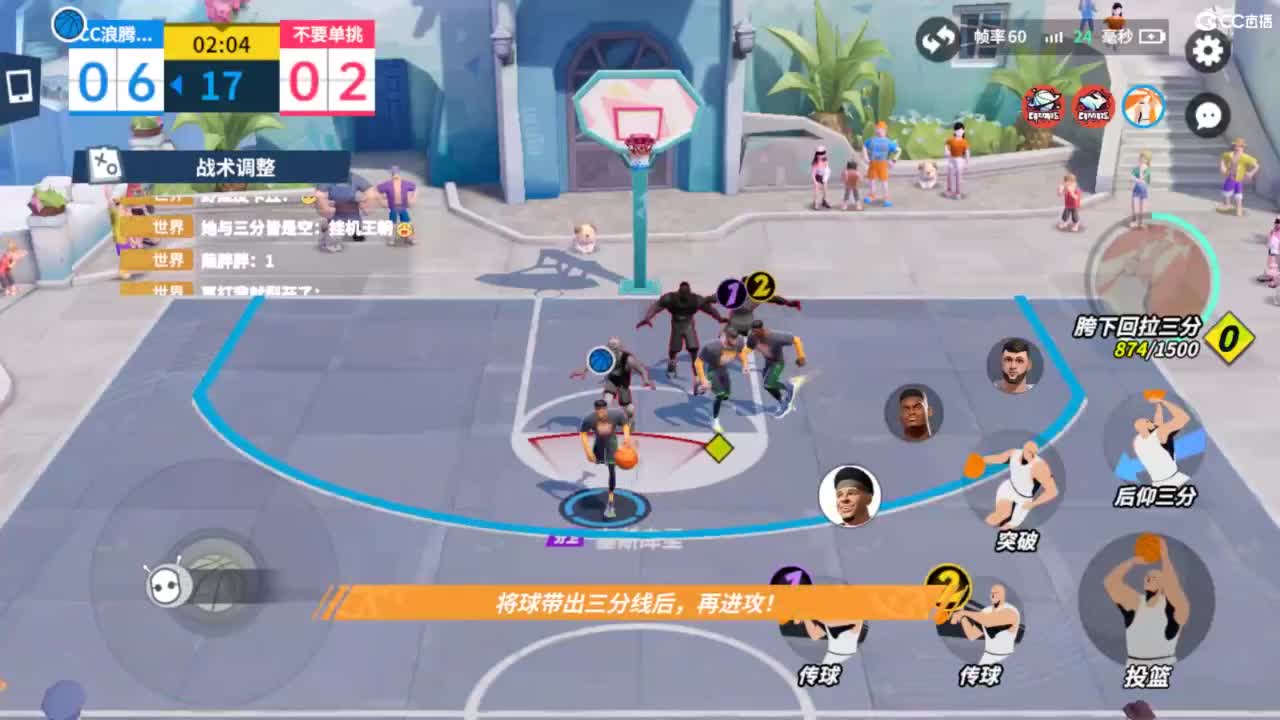Click the headband player's avatar portrait
This screenshot has height=720, width=1280.
(851, 493)
